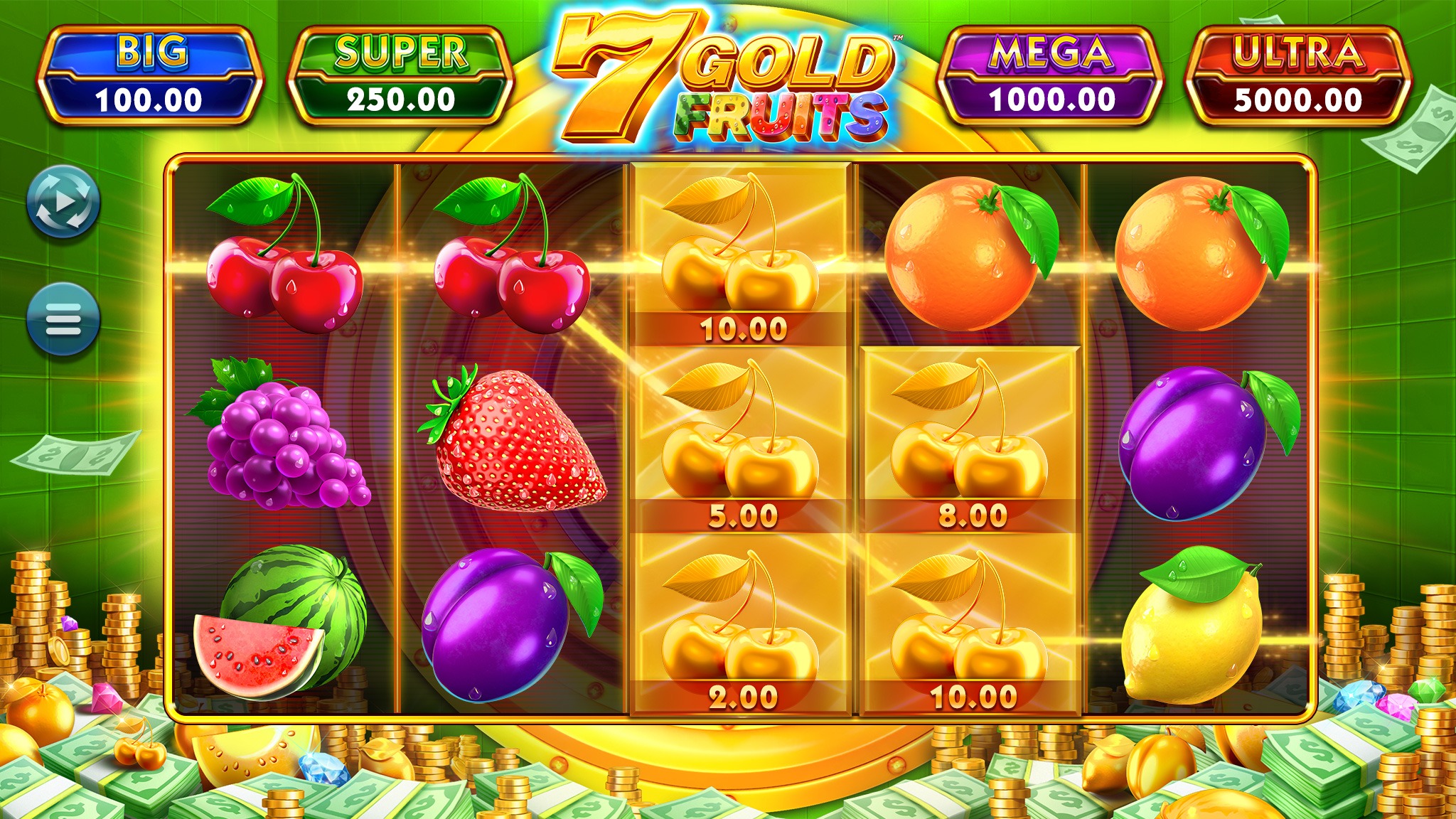Viewport: 1456px width, 819px height.
Task: Open the hamburger menu
Action: pyautogui.click(x=63, y=319)
